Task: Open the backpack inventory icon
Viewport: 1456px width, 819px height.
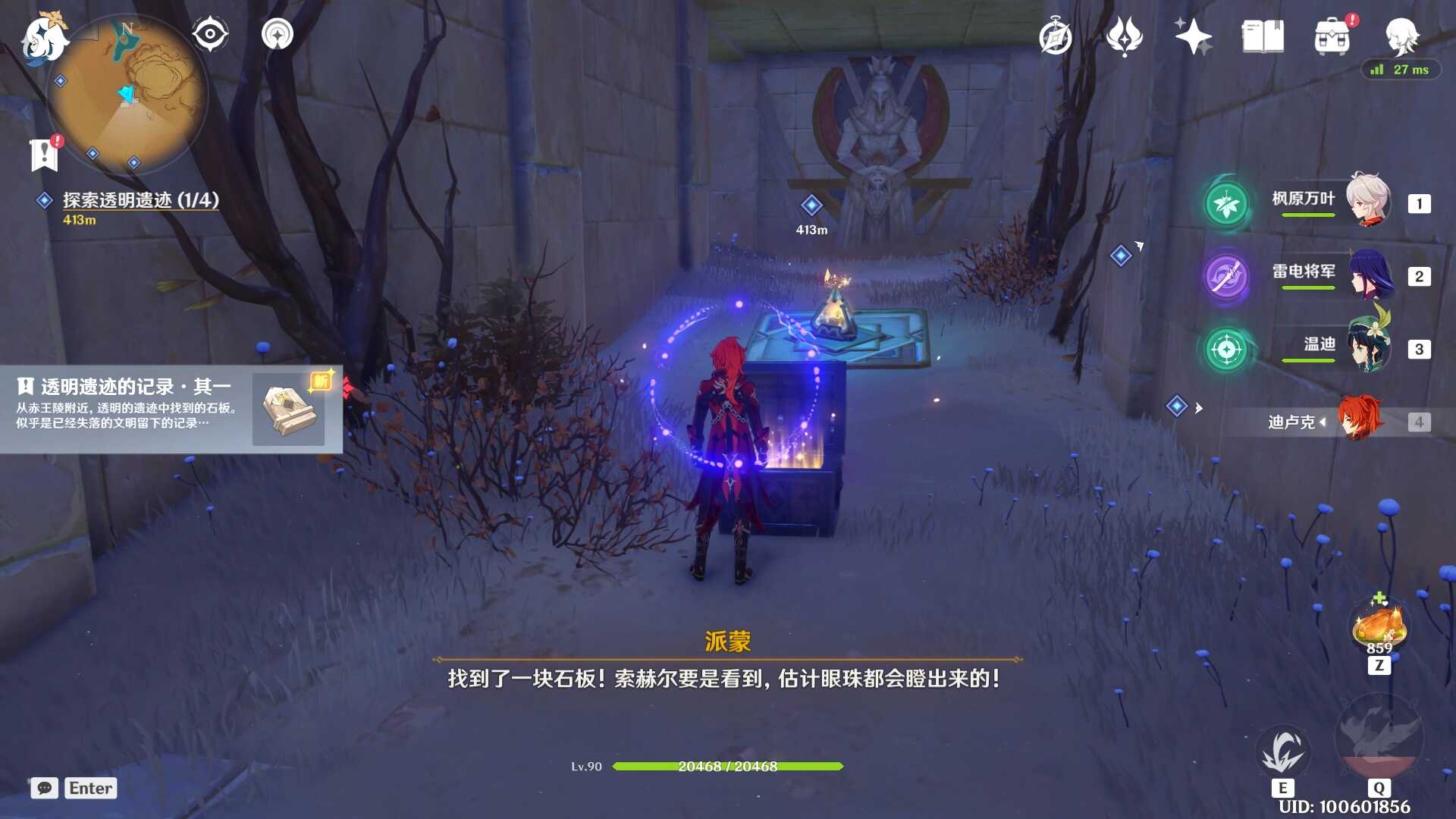Action: (x=1332, y=36)
